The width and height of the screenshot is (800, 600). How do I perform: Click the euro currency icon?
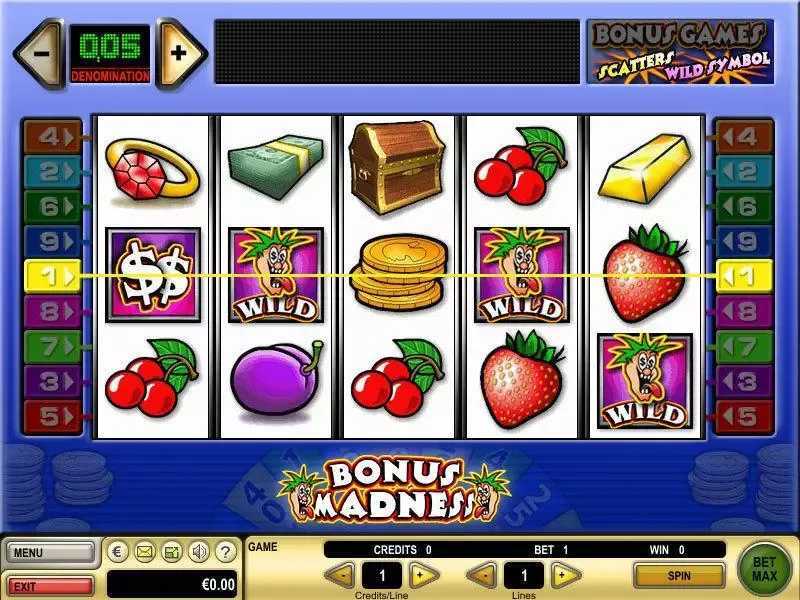tap(118, 551)
